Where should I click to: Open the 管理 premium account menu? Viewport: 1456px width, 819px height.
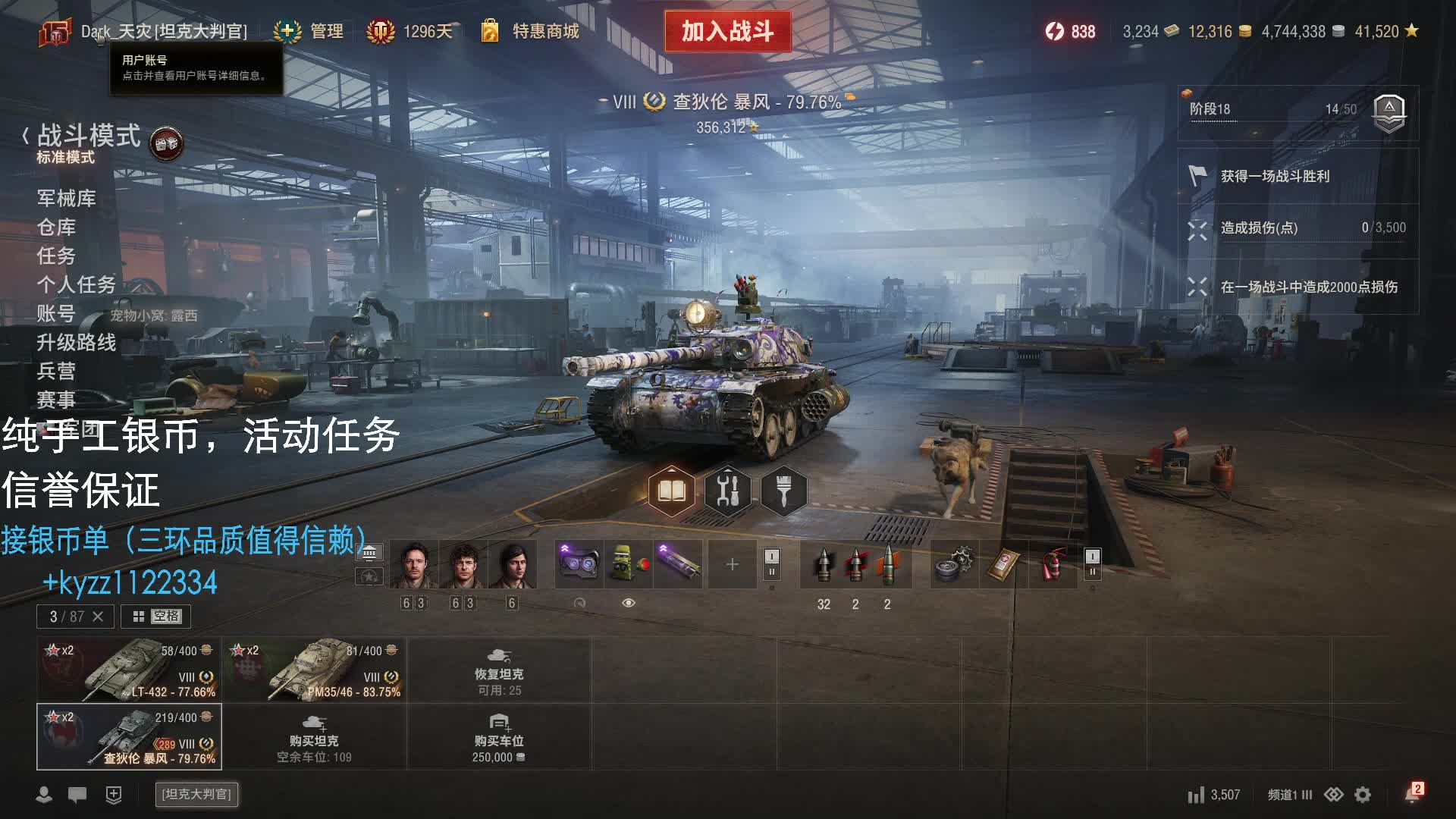pos(309,31)
